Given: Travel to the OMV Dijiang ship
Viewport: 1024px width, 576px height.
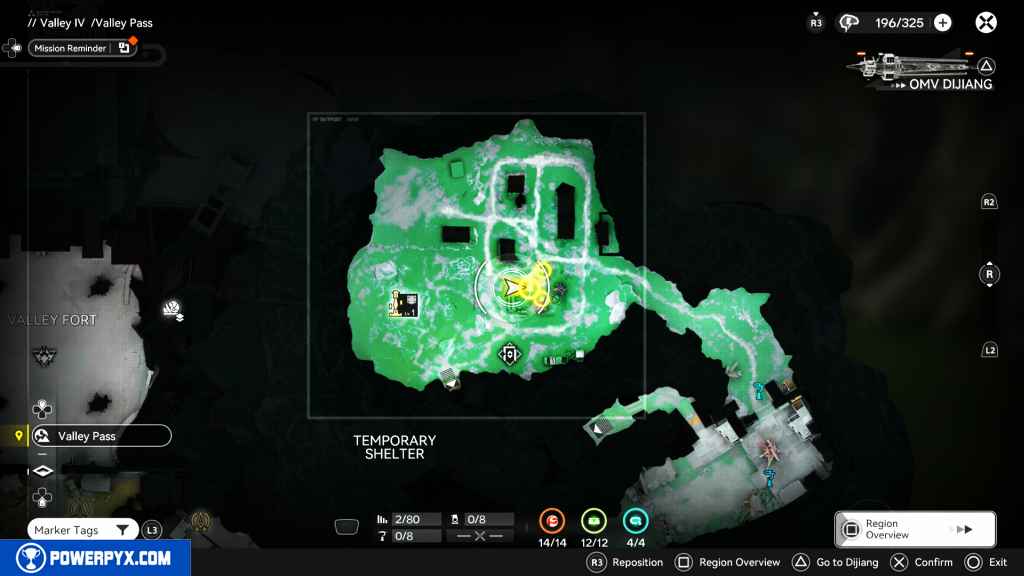Looking at the screenshot, I should pos(922,72).
